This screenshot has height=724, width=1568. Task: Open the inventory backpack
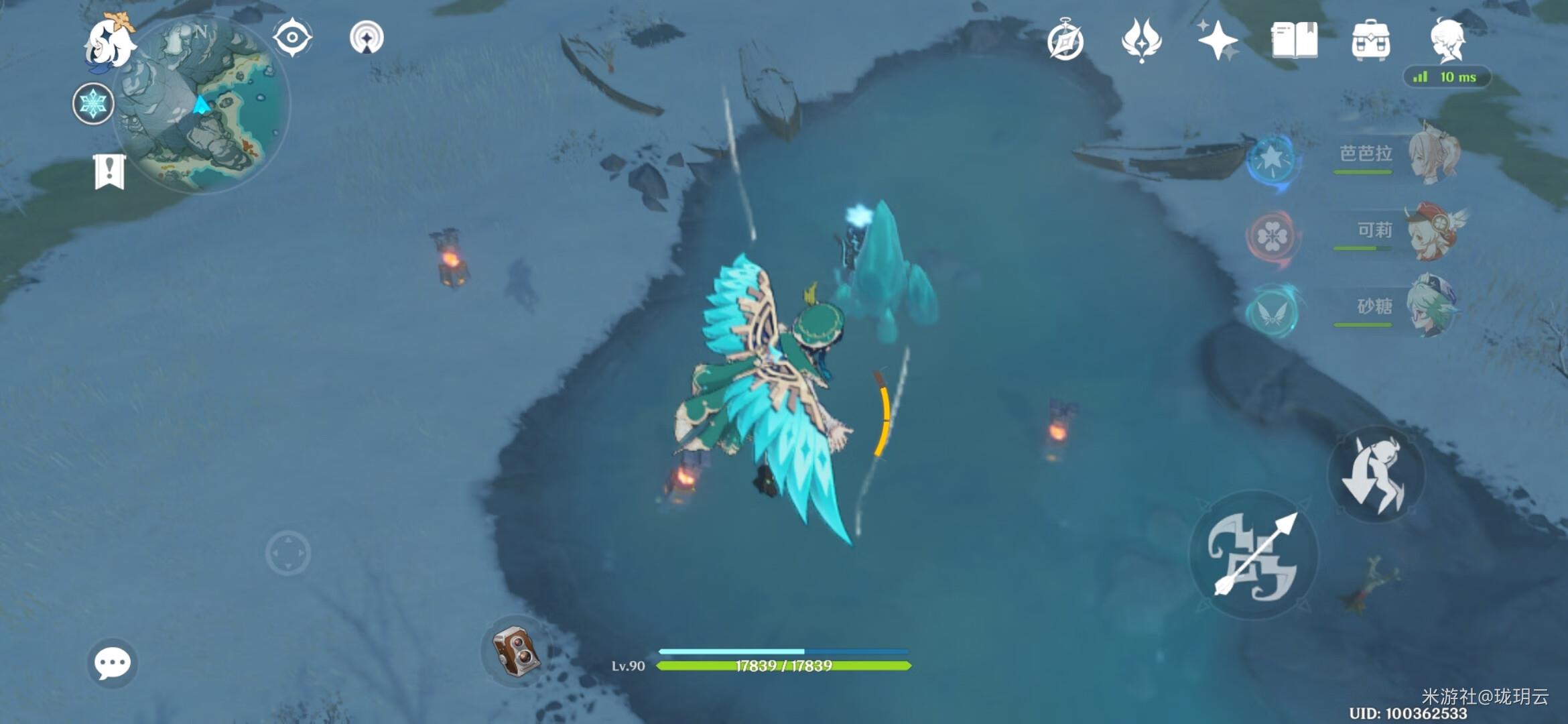pos(1370,40)
